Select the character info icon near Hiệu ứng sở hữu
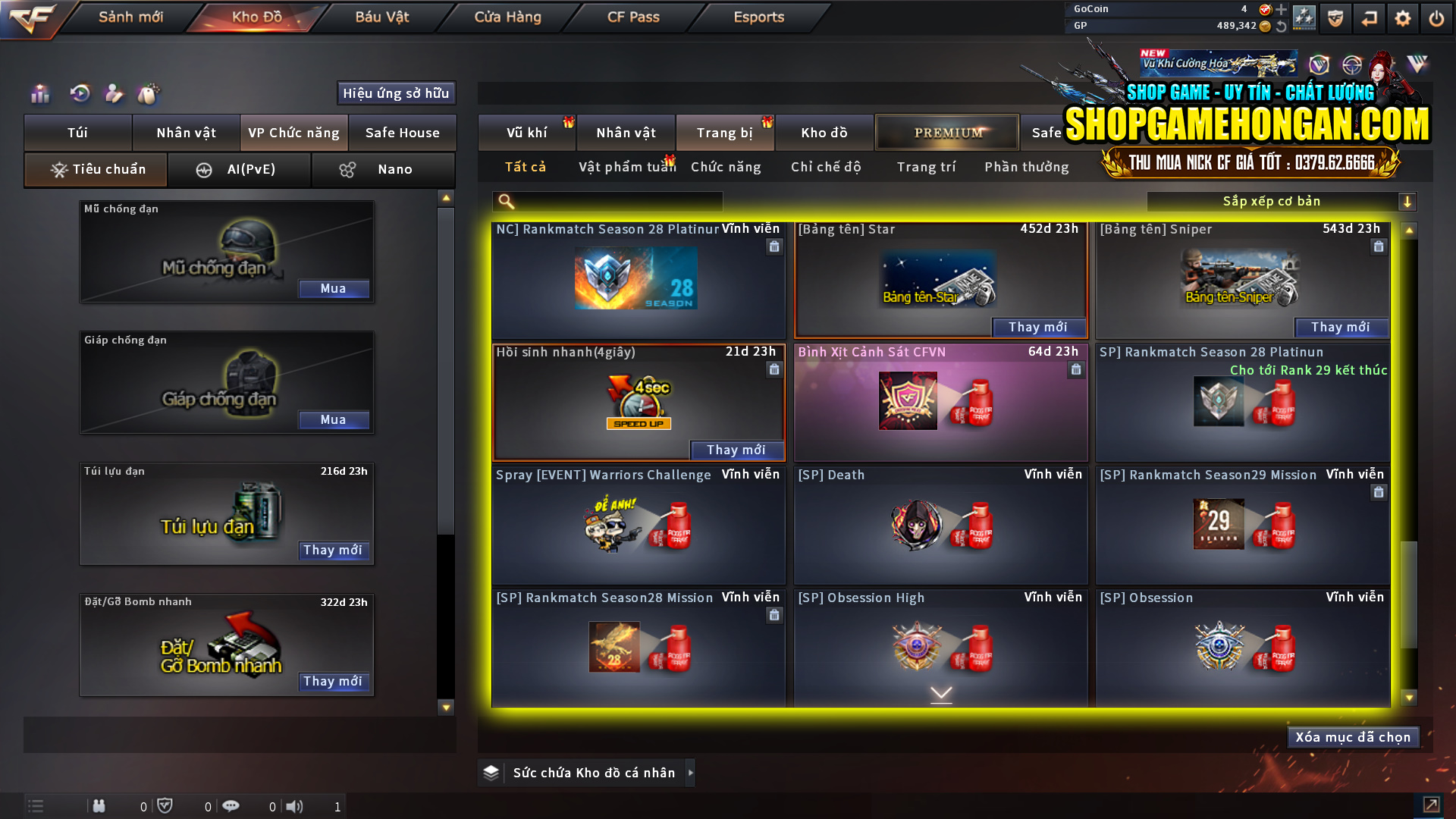 (115, 94)
